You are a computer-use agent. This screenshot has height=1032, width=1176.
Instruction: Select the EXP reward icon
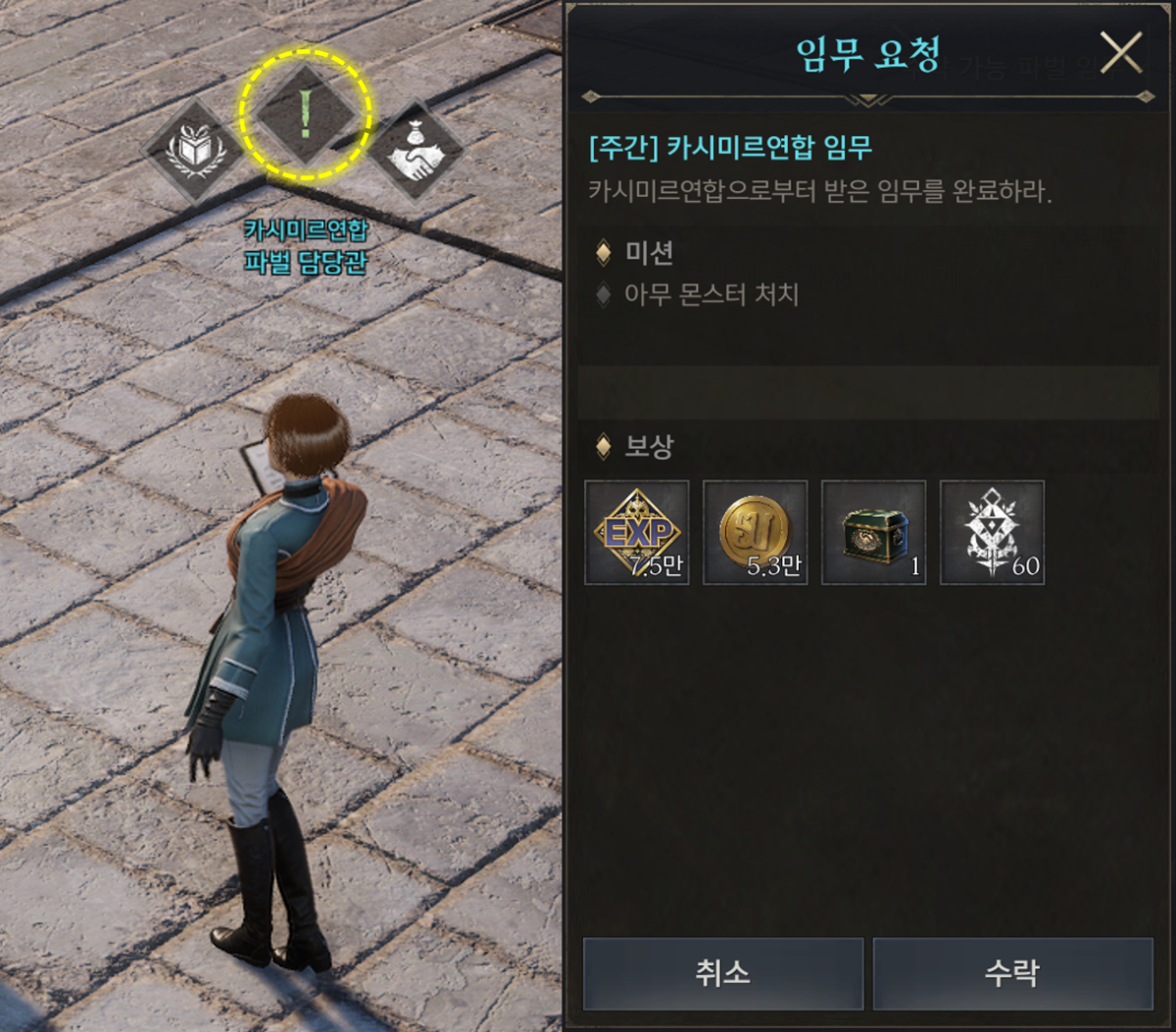click(637, 532)
